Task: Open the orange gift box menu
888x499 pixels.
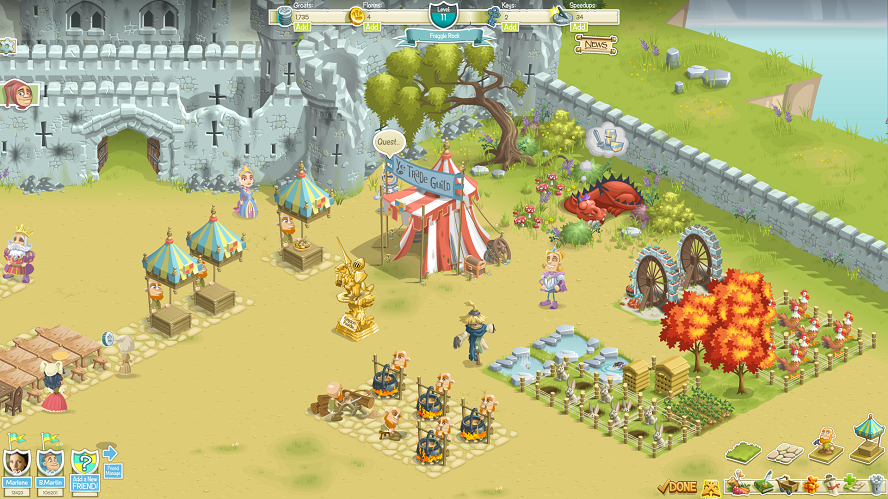Action: pos(810,488)
